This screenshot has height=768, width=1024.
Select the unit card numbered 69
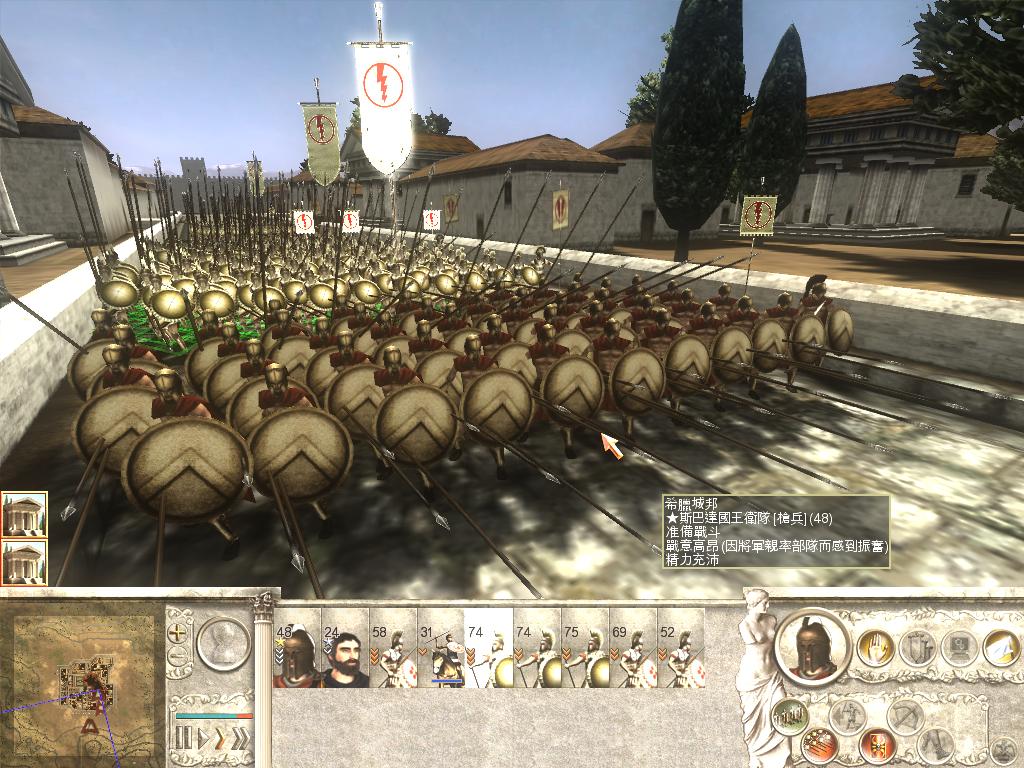(x=633, y=656)
